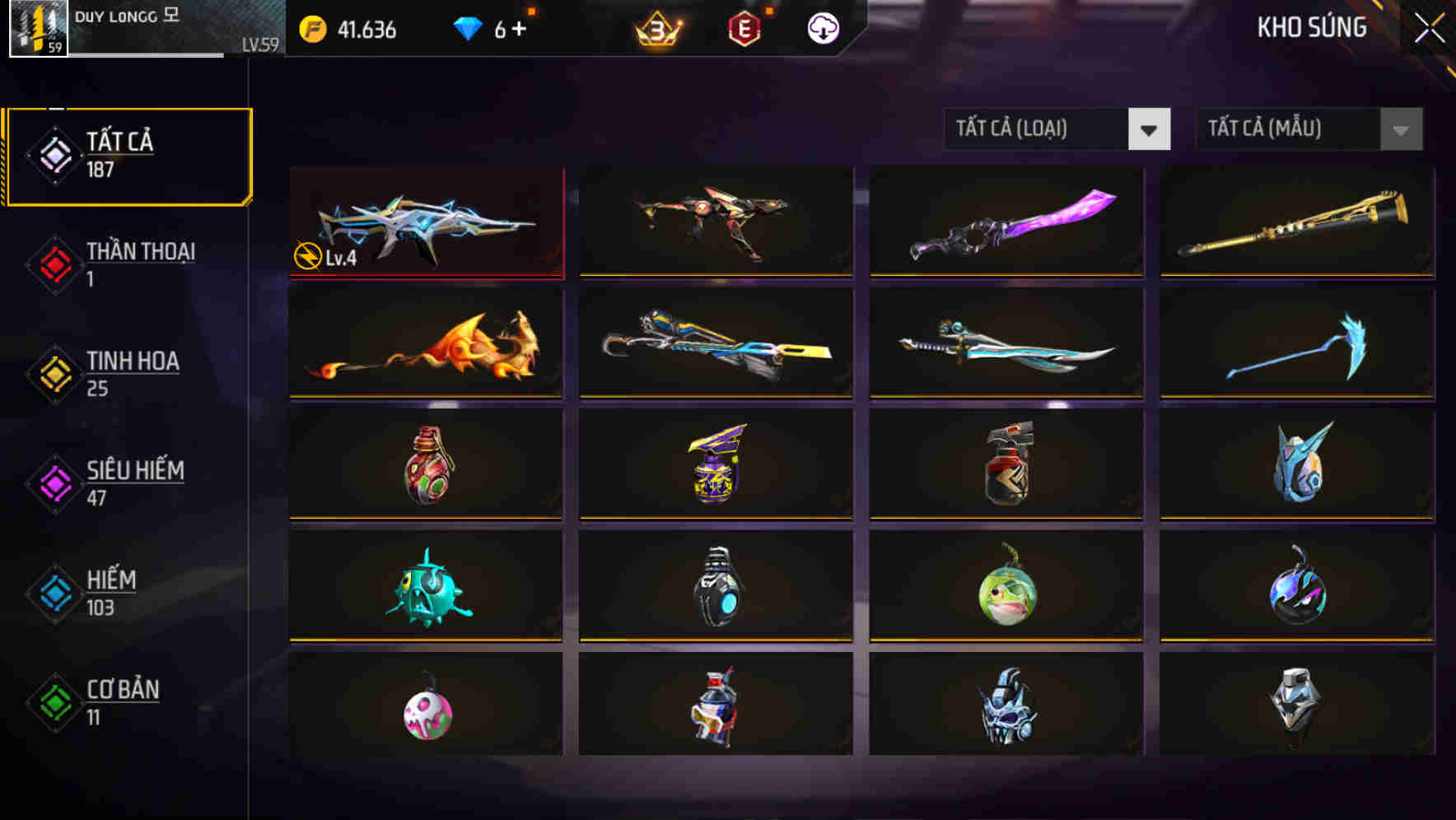This screenshot has width=1456, height=820.
Task: Select the TẤT CẢ filter showing 187 items
Action: pos(128,153)
